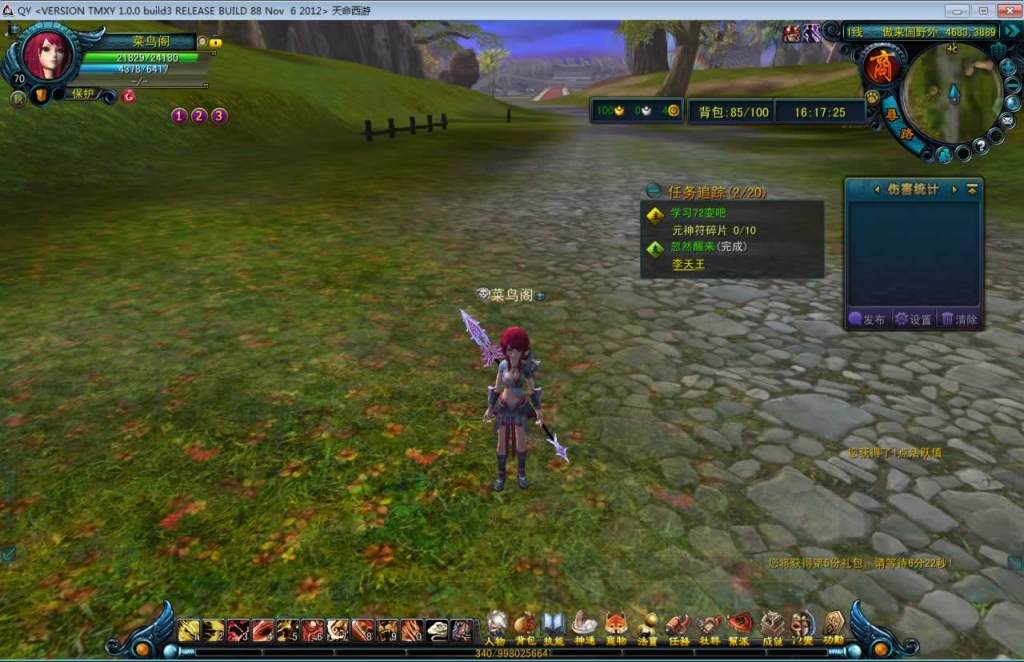Open the 宠物 pet menu
The image size is (1024, 662).
click(616, 627)
